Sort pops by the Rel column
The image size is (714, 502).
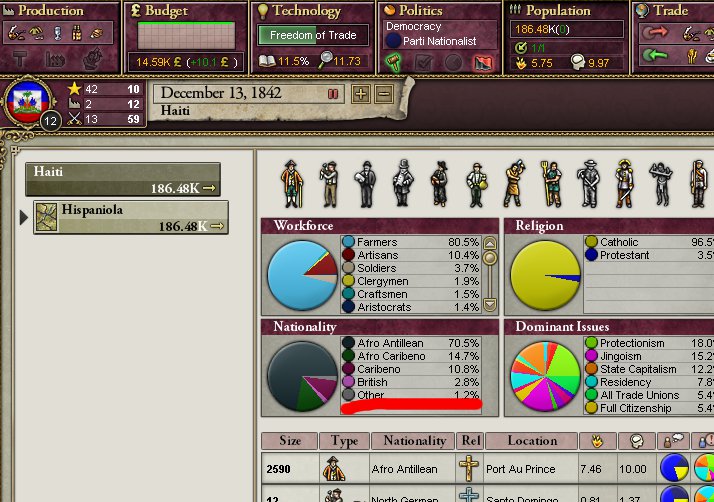470,440
